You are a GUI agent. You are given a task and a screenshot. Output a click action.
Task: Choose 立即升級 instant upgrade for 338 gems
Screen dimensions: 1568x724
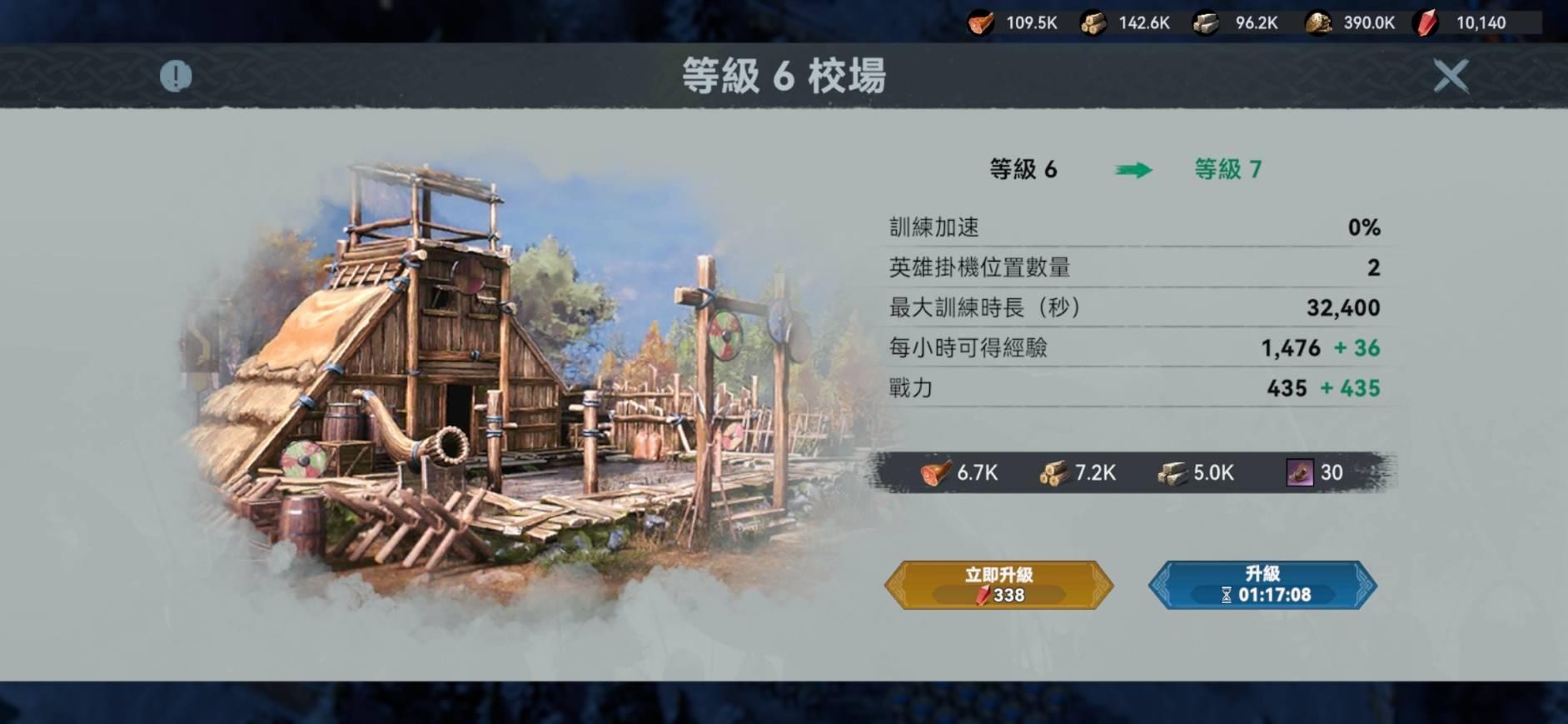[998, 585]
